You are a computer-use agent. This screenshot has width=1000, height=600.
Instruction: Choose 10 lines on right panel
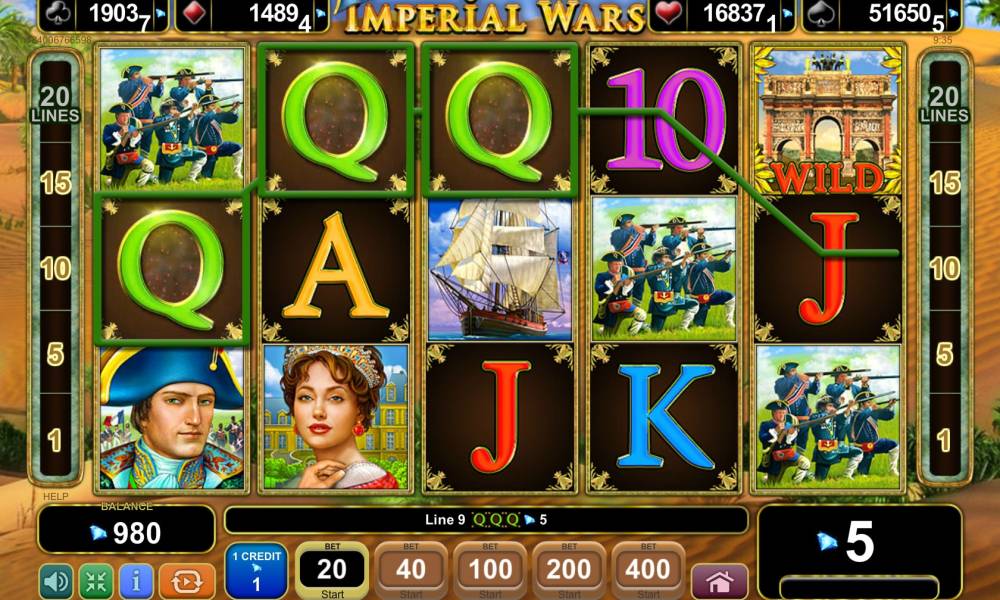pyautogui.click(x=944, y=268)
